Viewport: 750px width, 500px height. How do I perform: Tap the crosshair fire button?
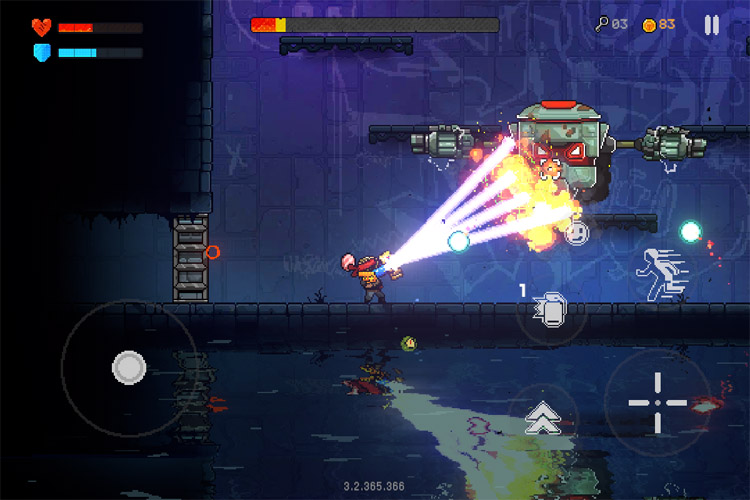pyautogui.click(x=657, y=402)
